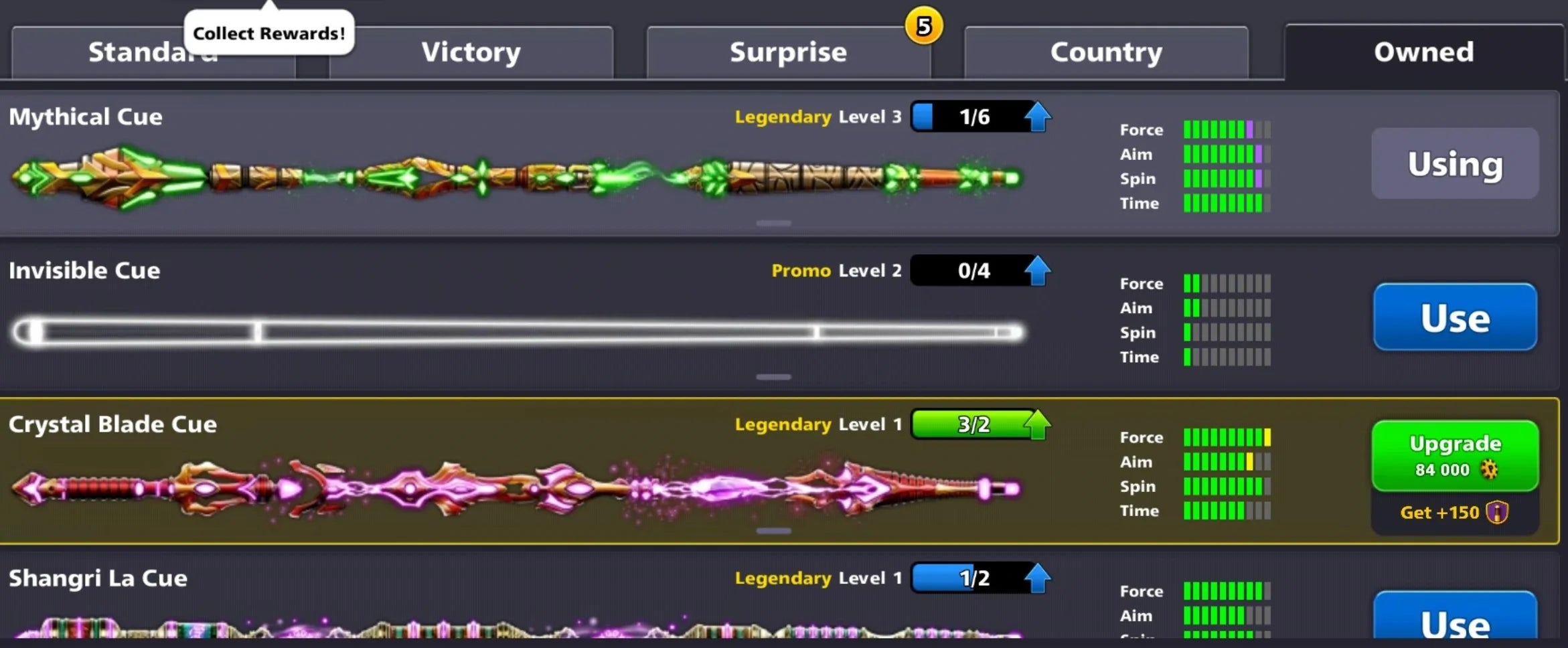
Task: Select the Mythical Cue thumbnail
Action: coord(516,177)
